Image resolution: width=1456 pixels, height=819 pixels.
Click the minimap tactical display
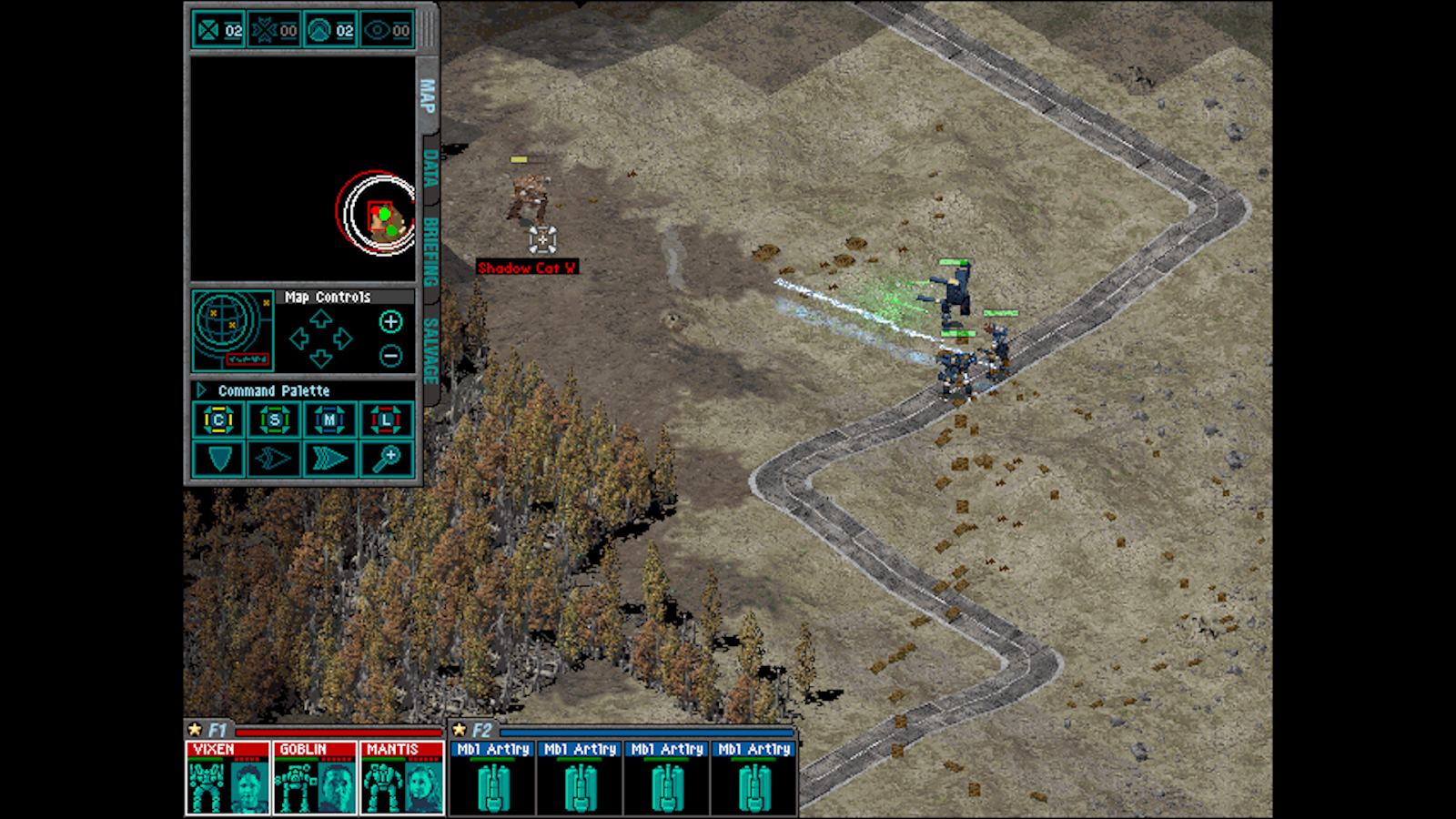[x=302, y=168]
